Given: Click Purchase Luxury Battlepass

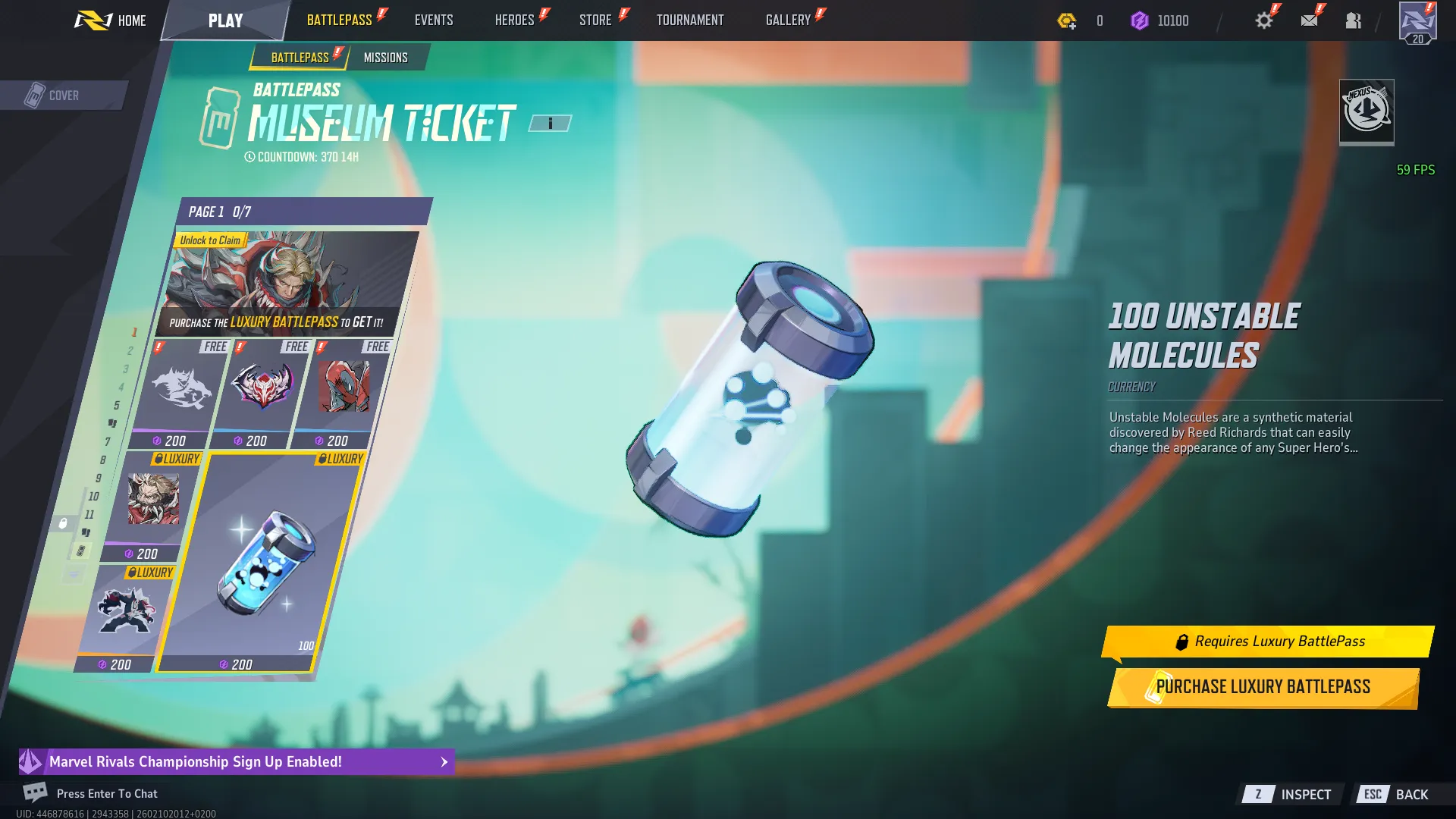Looking at the screenshot, I should [1263, 686].
